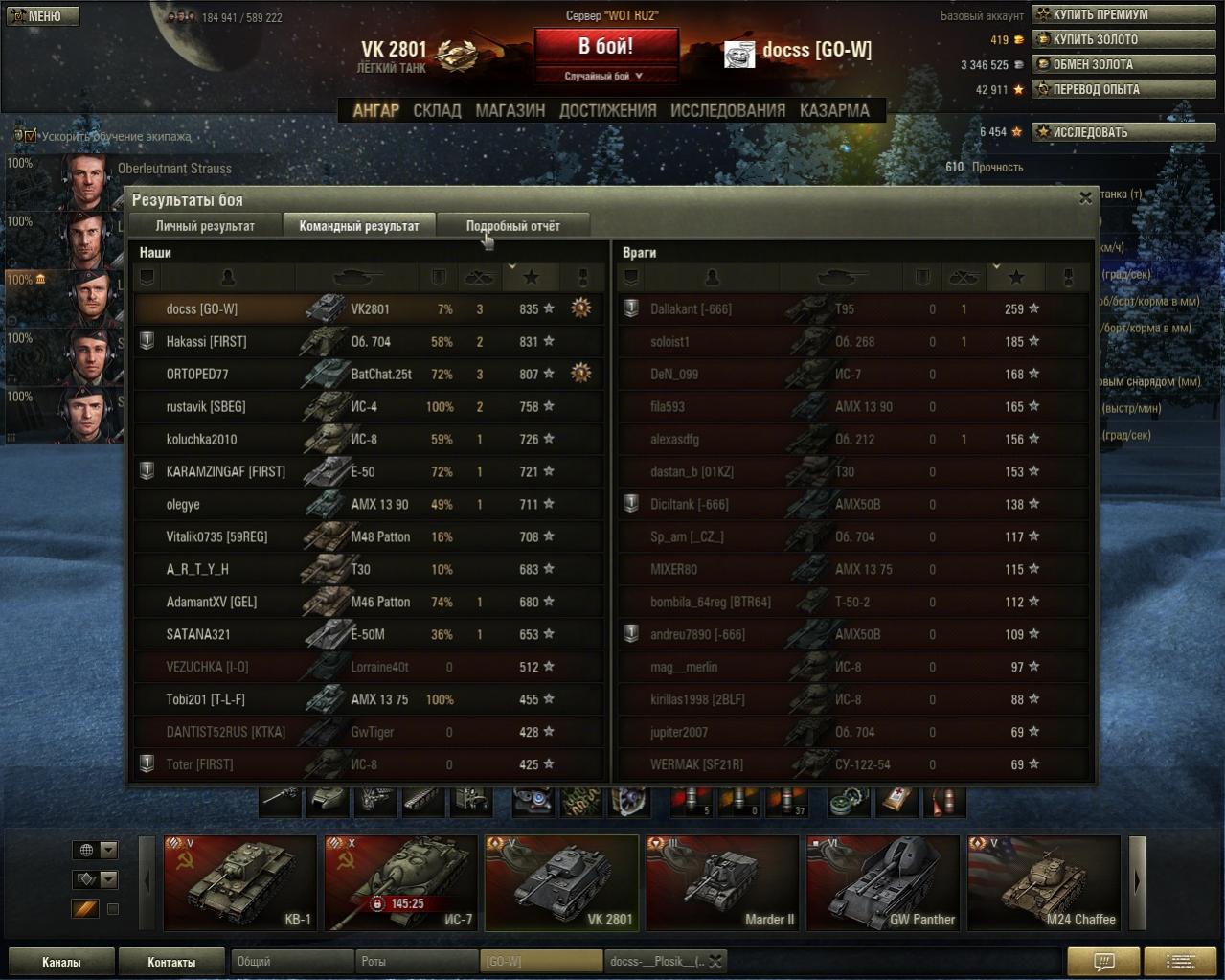Viewport: 1225px width, 980px height.
Task: Open the Магазин section
Action: [x=510, y=110]
